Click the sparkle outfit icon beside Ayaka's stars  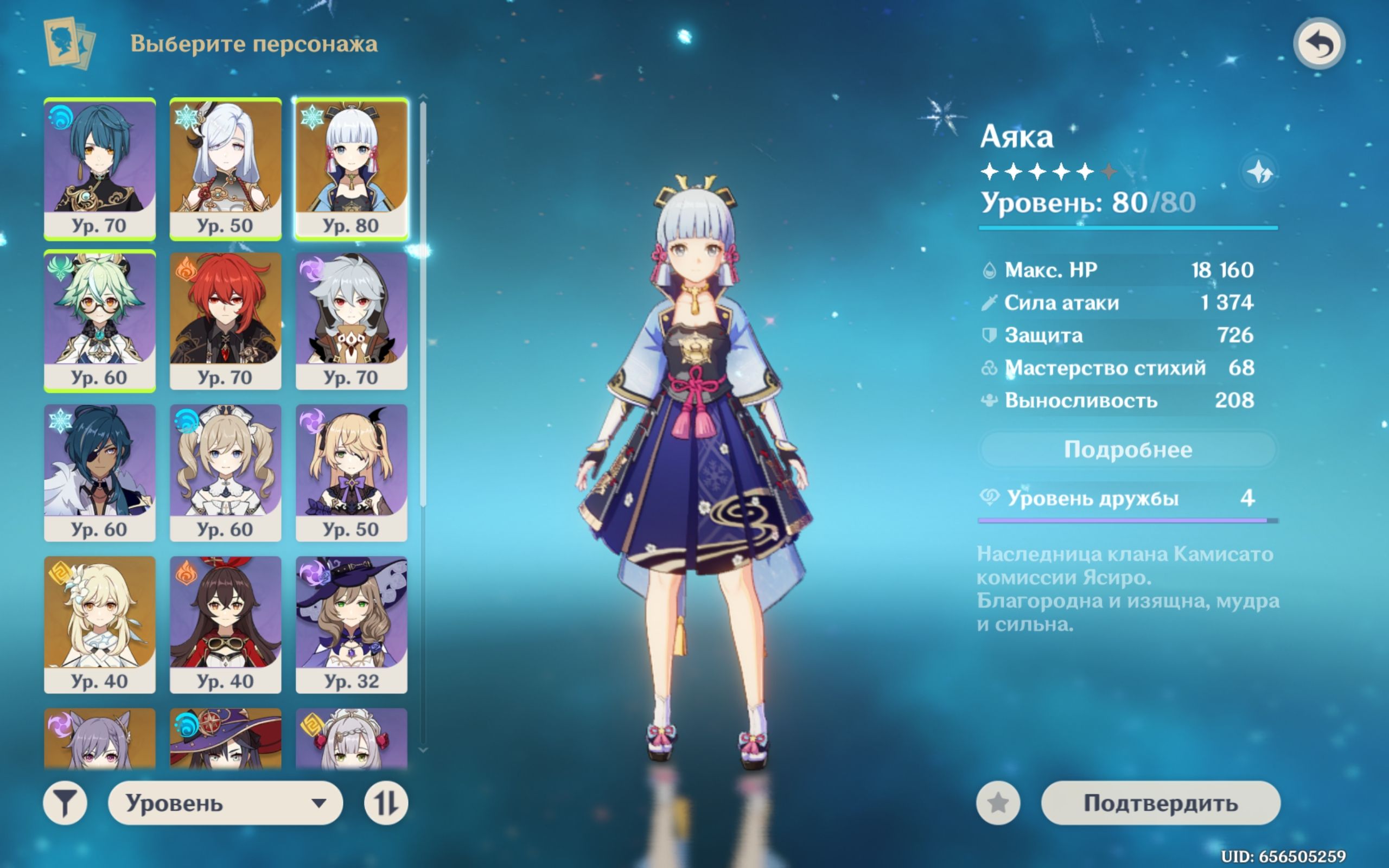(x=1259, y=171)
